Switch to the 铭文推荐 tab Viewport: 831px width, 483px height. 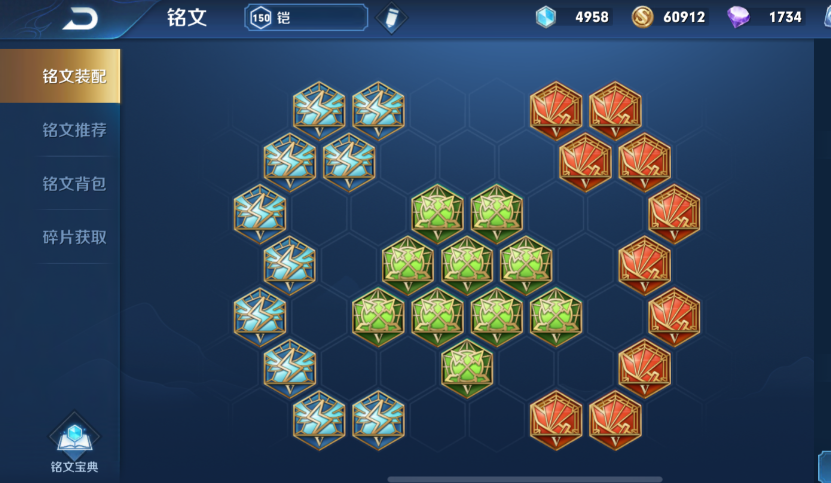point(73,130)
